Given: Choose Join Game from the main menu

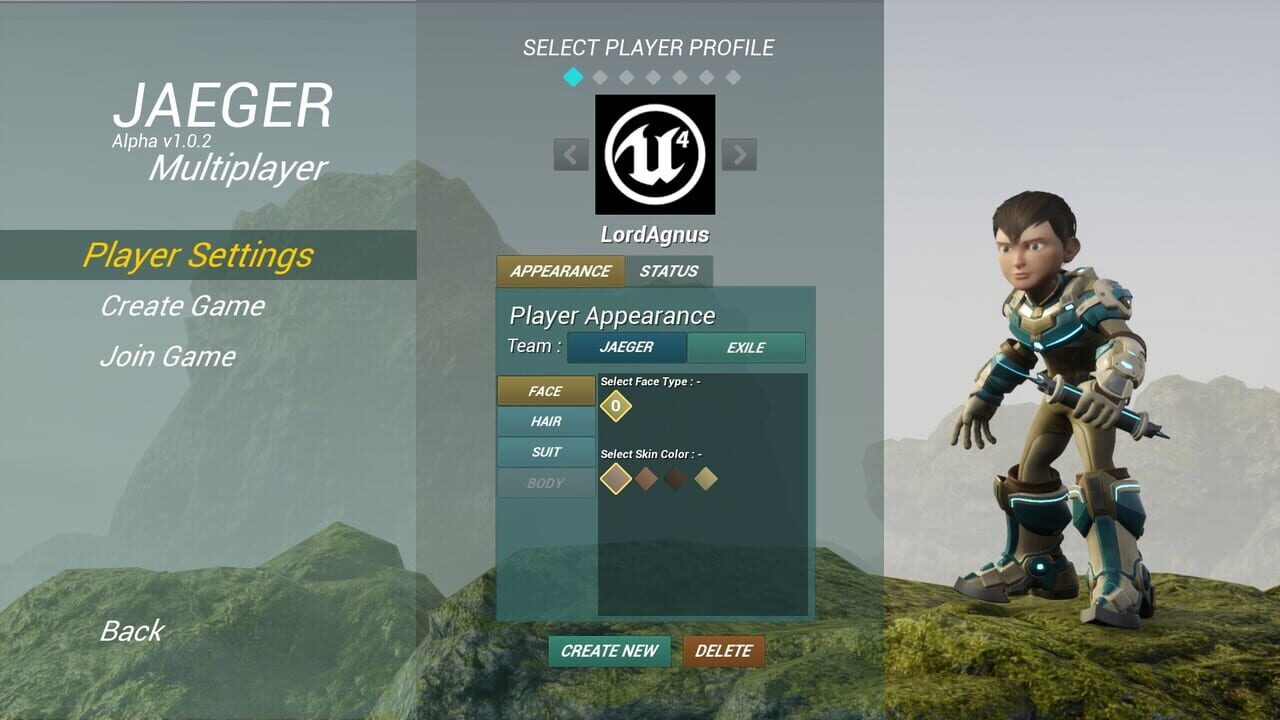Looking at the screenshot, I should [x=166, y=356].
